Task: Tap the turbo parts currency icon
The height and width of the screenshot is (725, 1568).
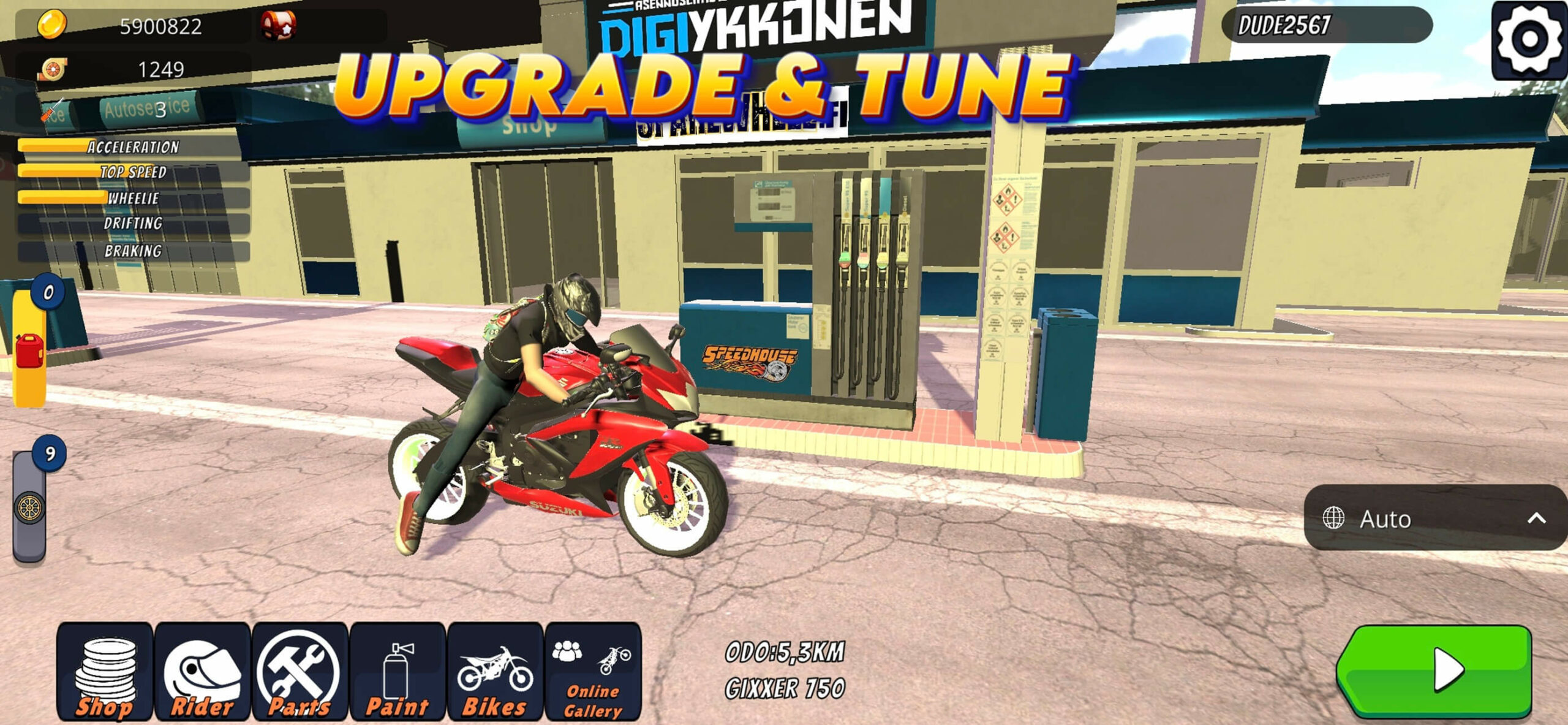Action: [x=53, y=69]
